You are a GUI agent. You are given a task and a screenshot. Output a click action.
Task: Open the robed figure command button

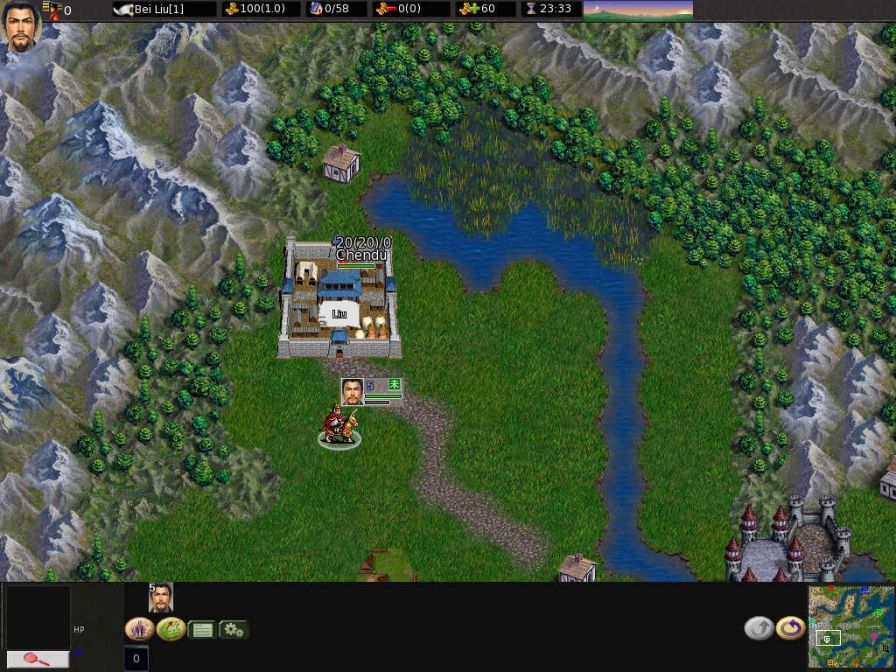(x=138, y=629)
